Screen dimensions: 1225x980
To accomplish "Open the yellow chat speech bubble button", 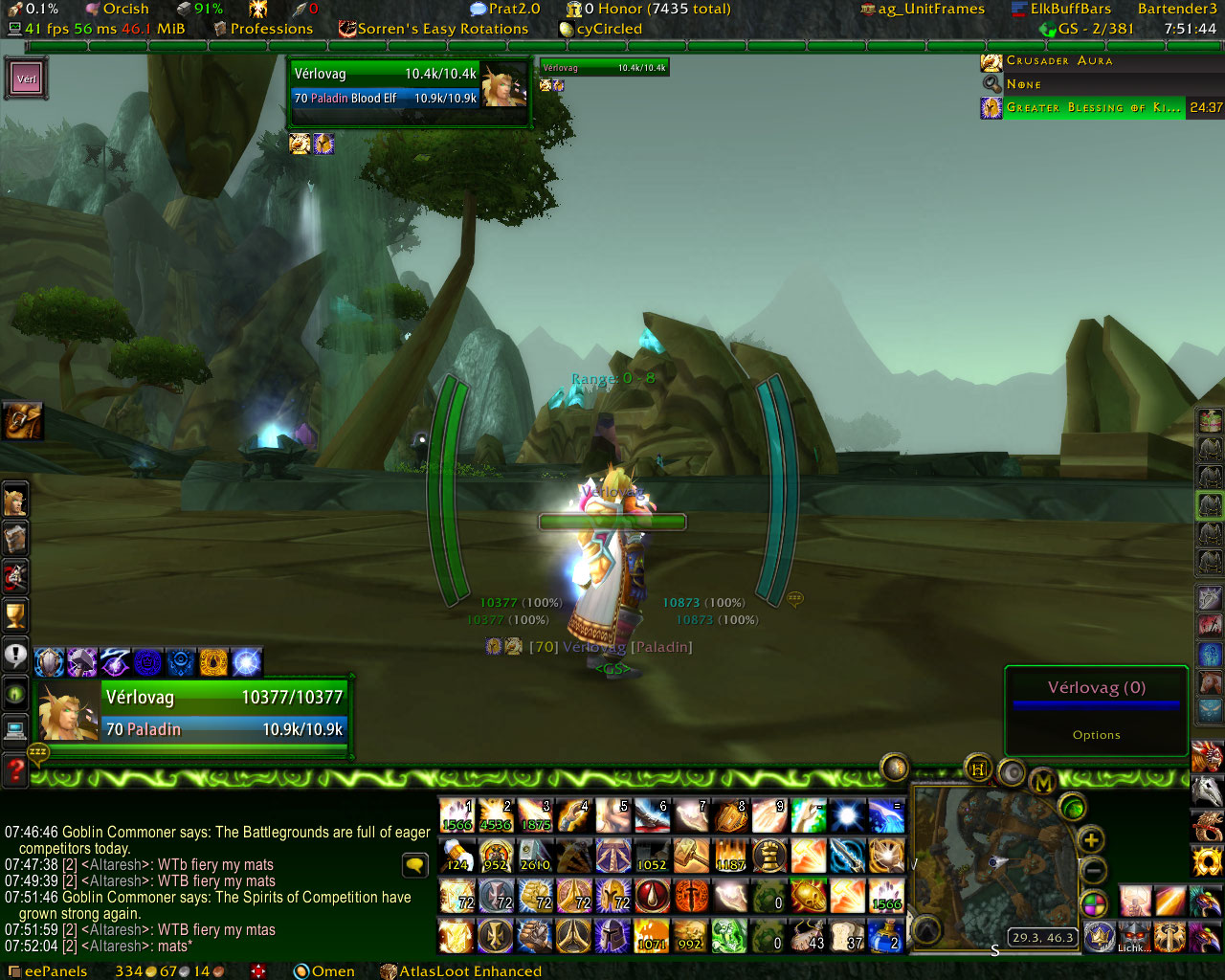I will tap(414, 865).
